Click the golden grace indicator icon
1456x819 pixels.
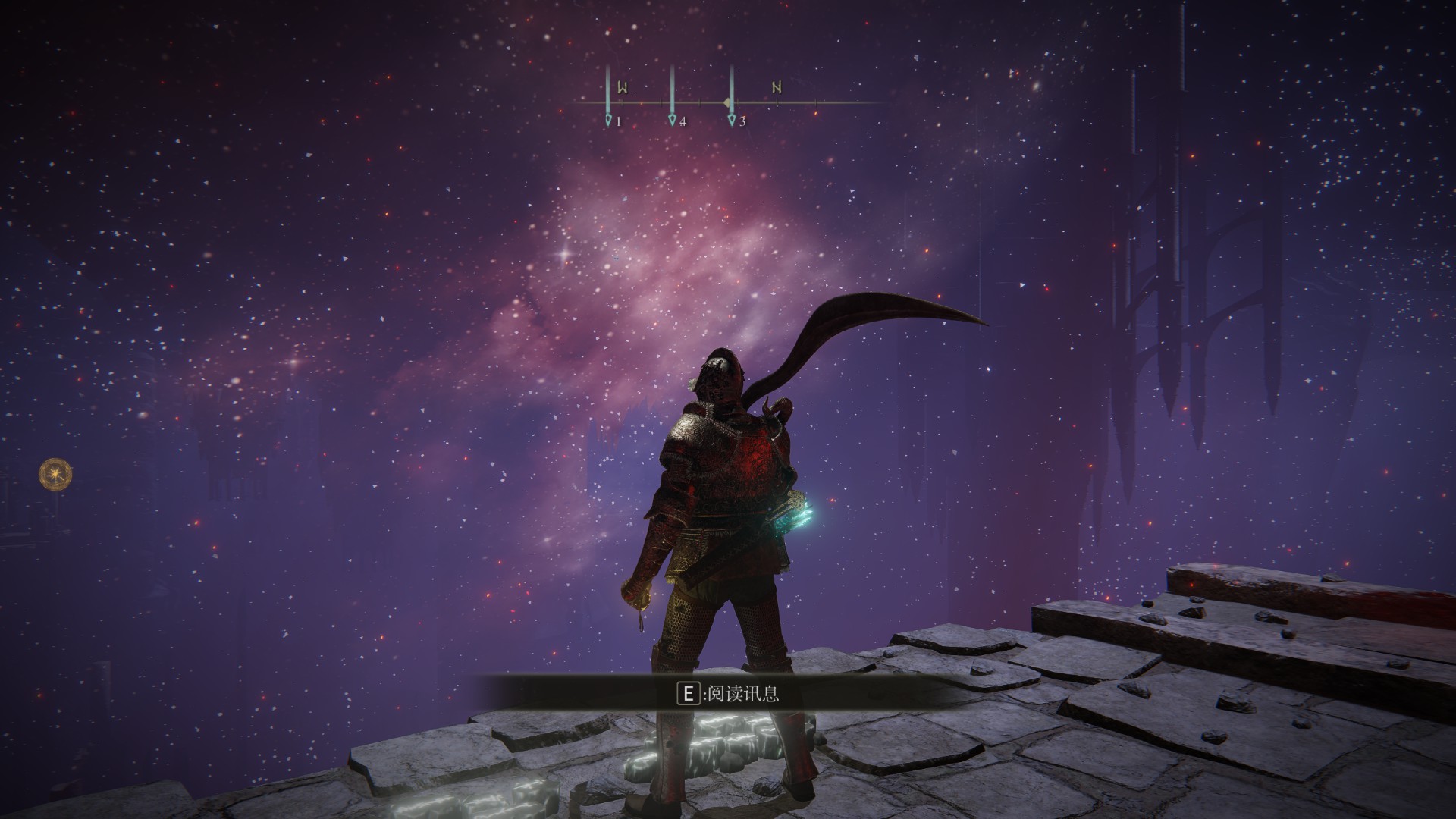[x=56, y=474]
